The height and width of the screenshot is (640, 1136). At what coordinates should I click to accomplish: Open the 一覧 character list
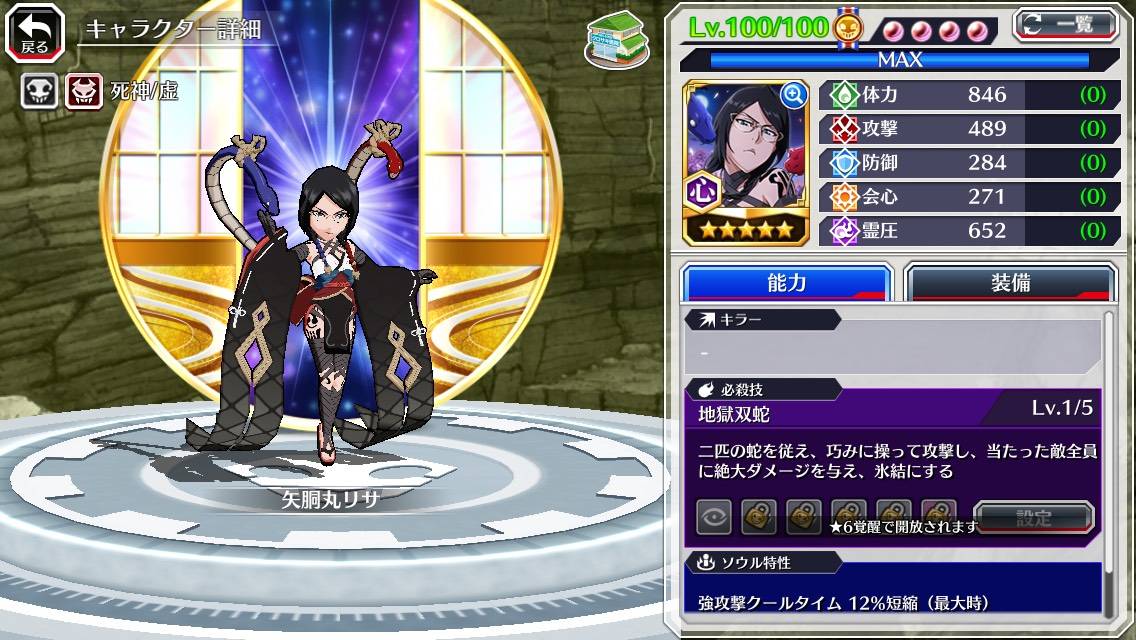[x=1065, y=24]
